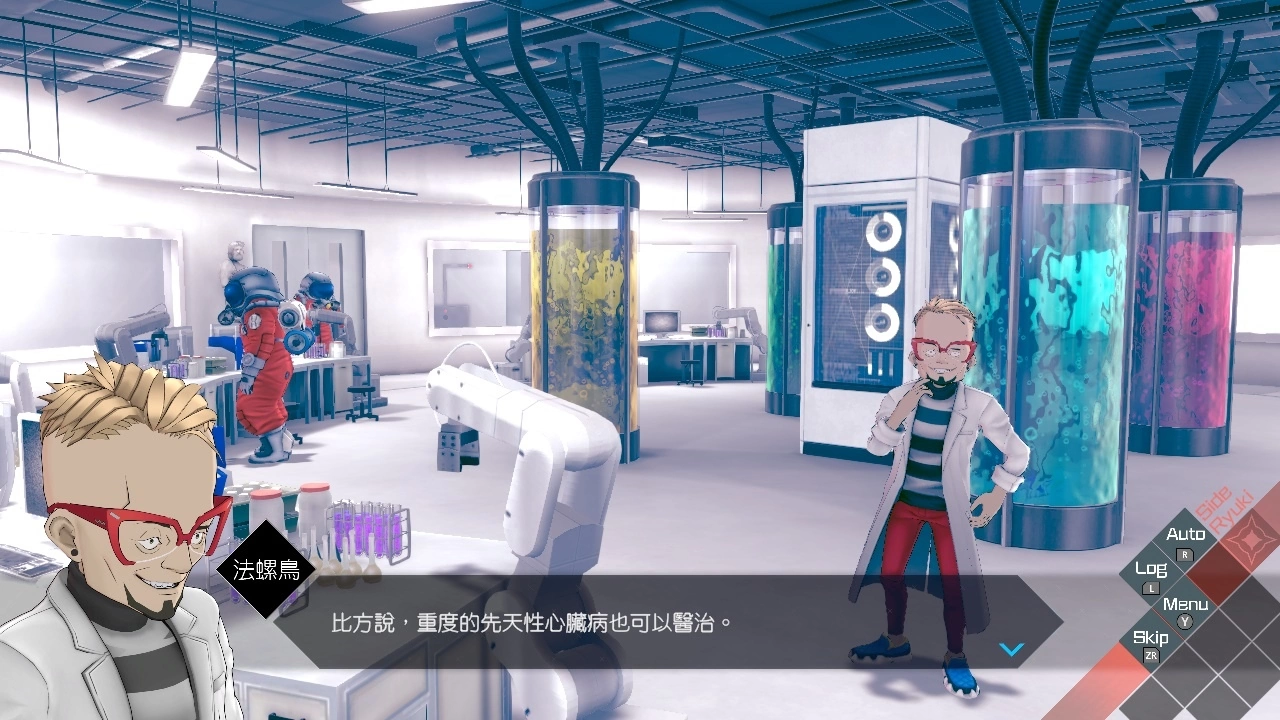1280x720 pixels.
Task: Open the in-game Menu
Action: click(x=1186, y=605)
